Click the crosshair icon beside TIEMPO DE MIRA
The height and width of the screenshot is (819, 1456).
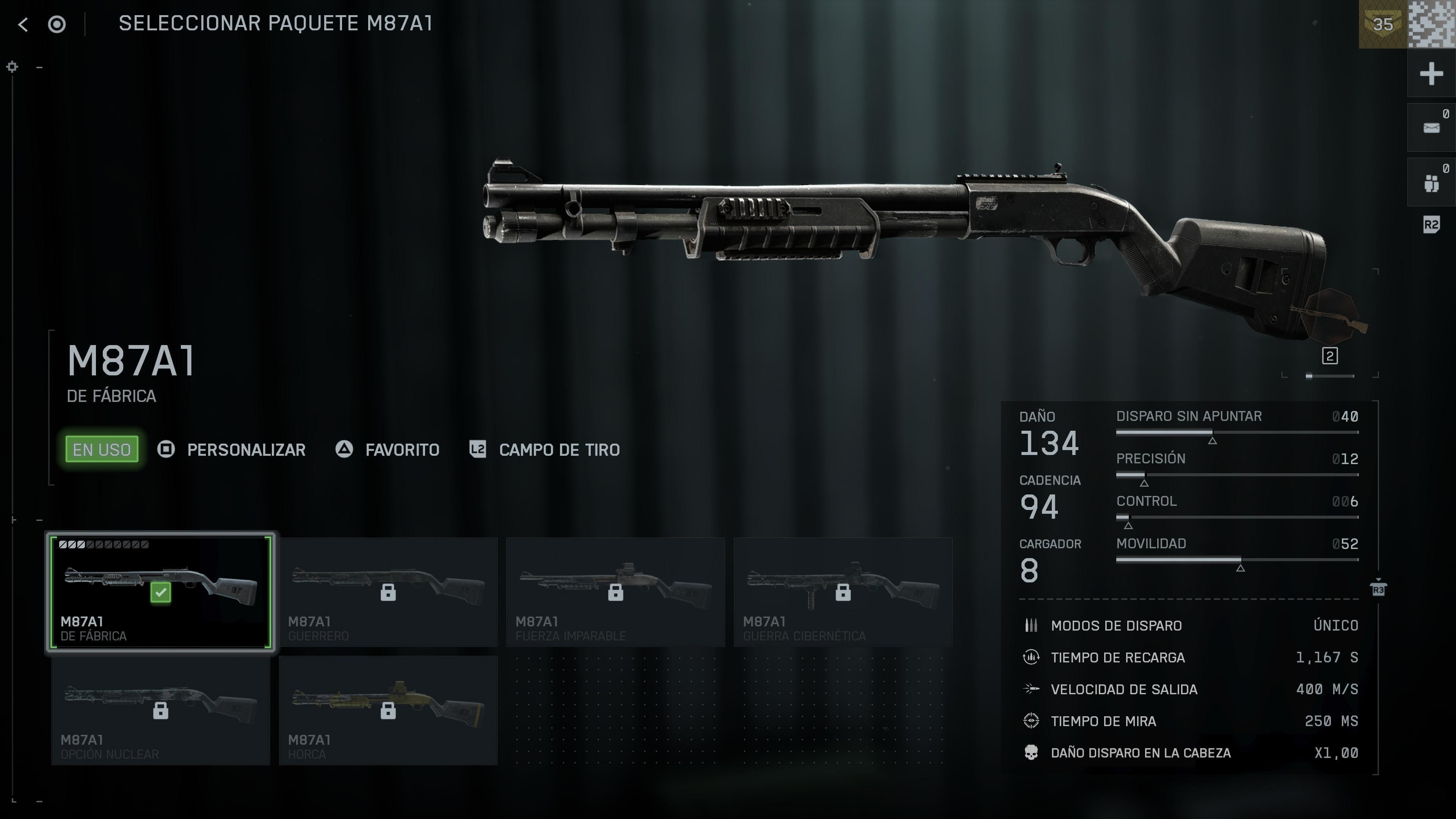click(x=1031, y=721)
